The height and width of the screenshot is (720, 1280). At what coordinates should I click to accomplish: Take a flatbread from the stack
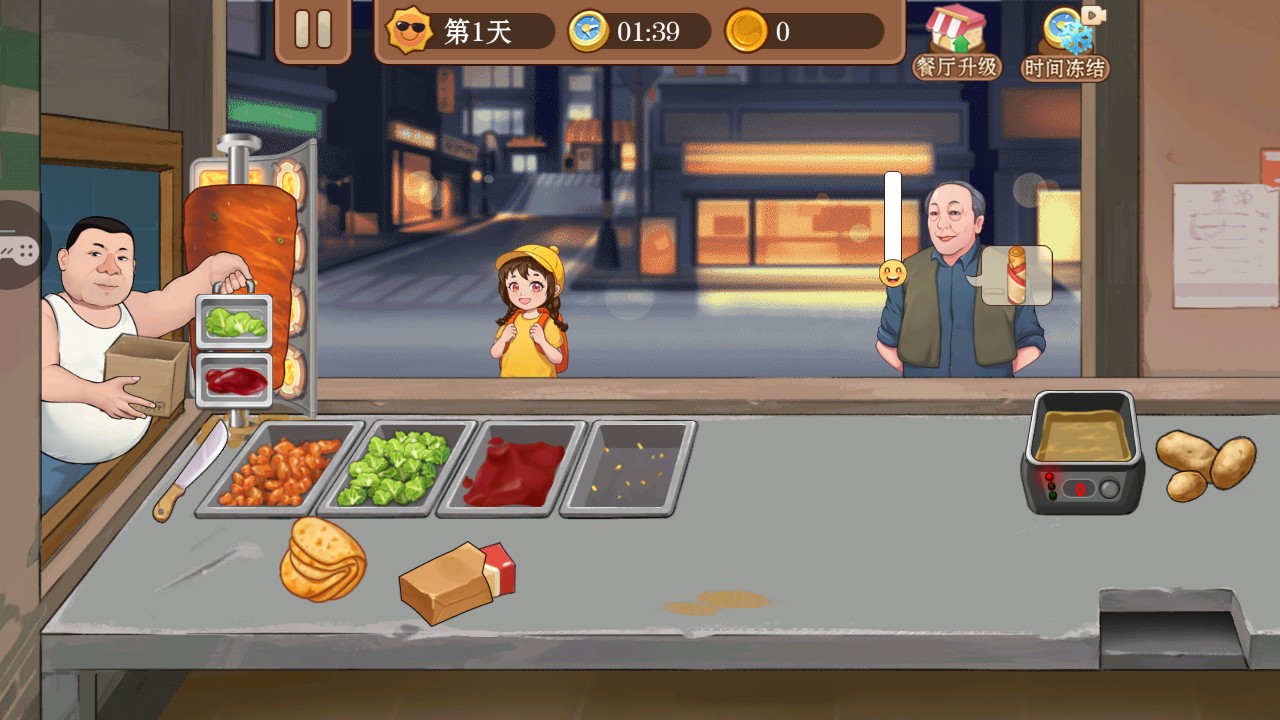coord(322,560)
